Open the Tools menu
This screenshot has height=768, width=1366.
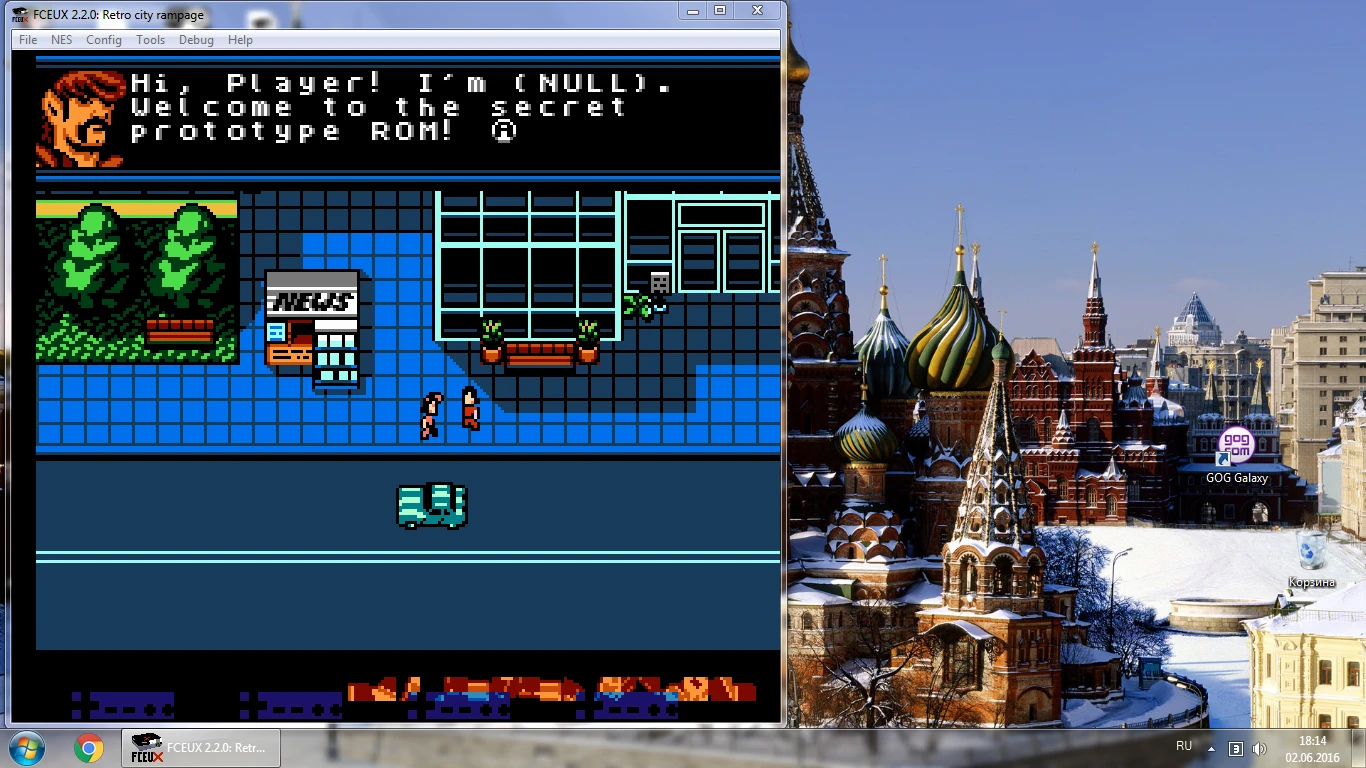coord(150,40)
